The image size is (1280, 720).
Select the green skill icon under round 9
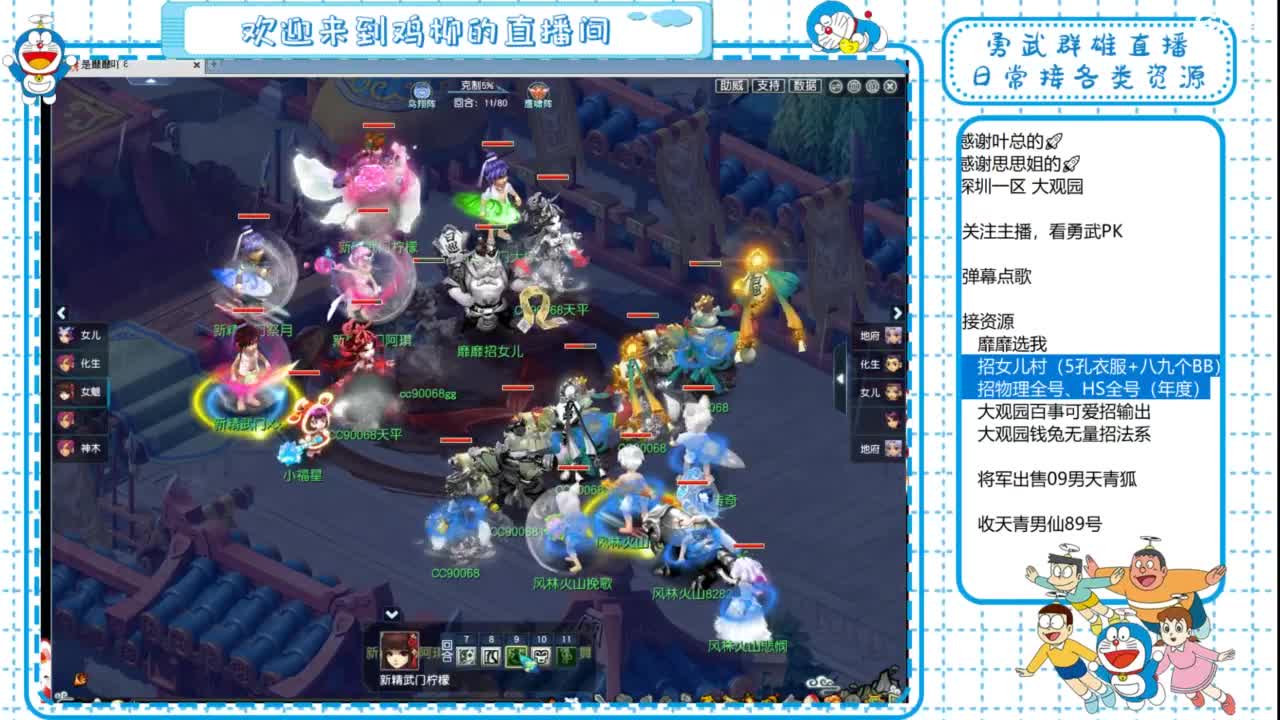coord(514,657)
